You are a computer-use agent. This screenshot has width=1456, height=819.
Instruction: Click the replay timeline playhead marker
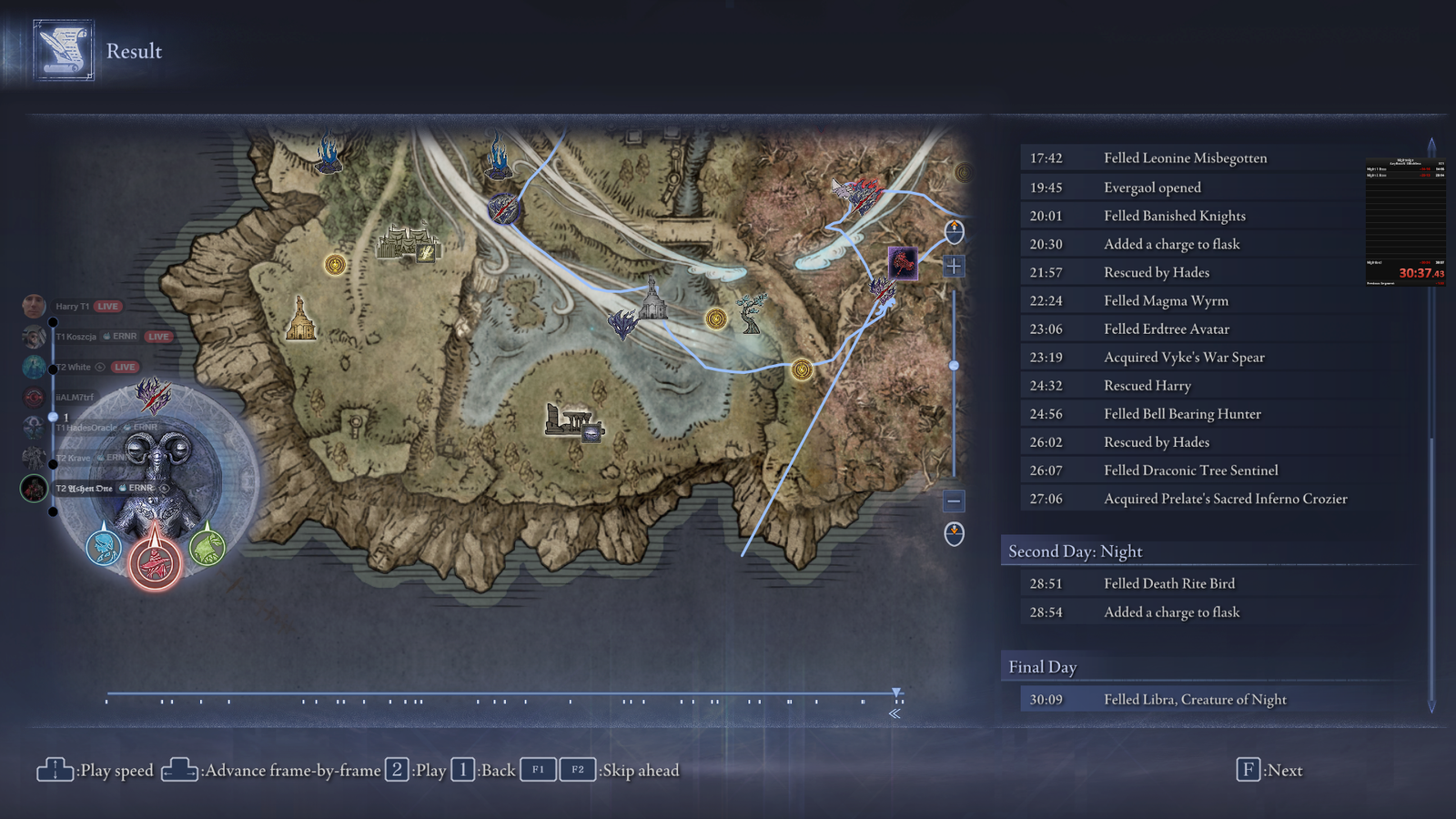coord(896,693)
